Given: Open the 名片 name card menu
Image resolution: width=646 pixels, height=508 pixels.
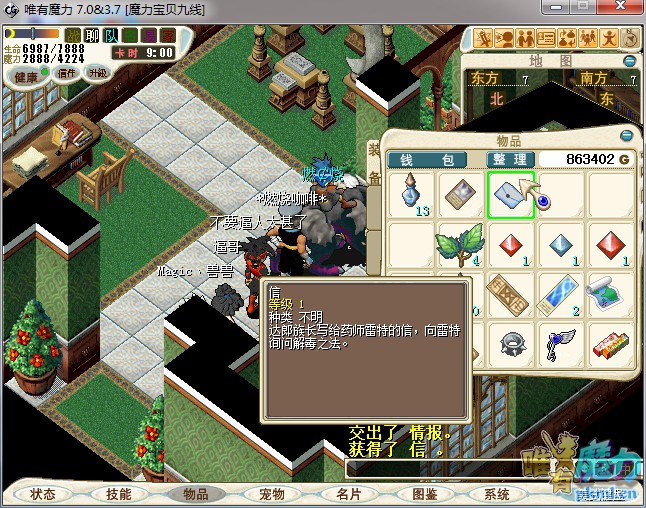Looking at the screenshot, I should click(x=348, y=494).
